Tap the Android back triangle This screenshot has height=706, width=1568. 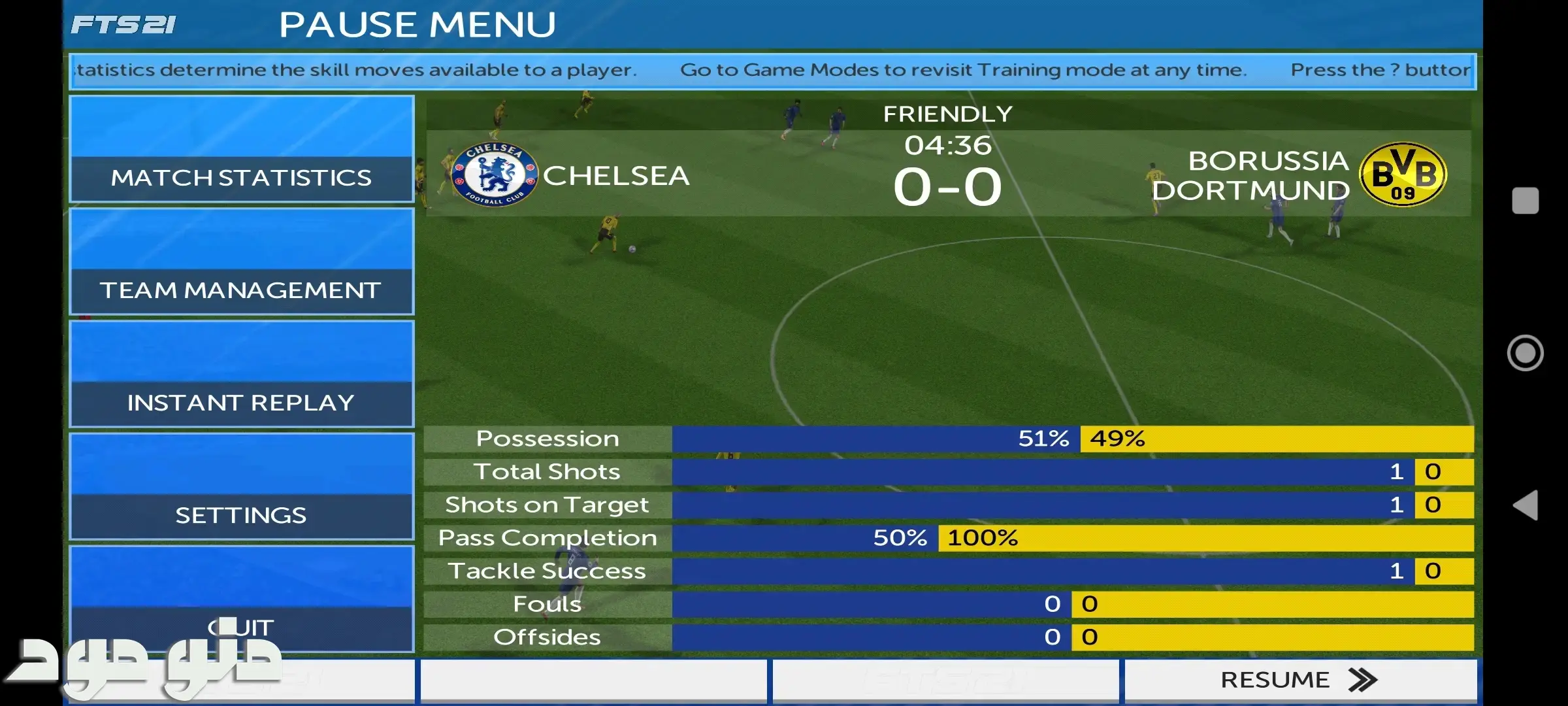click(1526, 505)
